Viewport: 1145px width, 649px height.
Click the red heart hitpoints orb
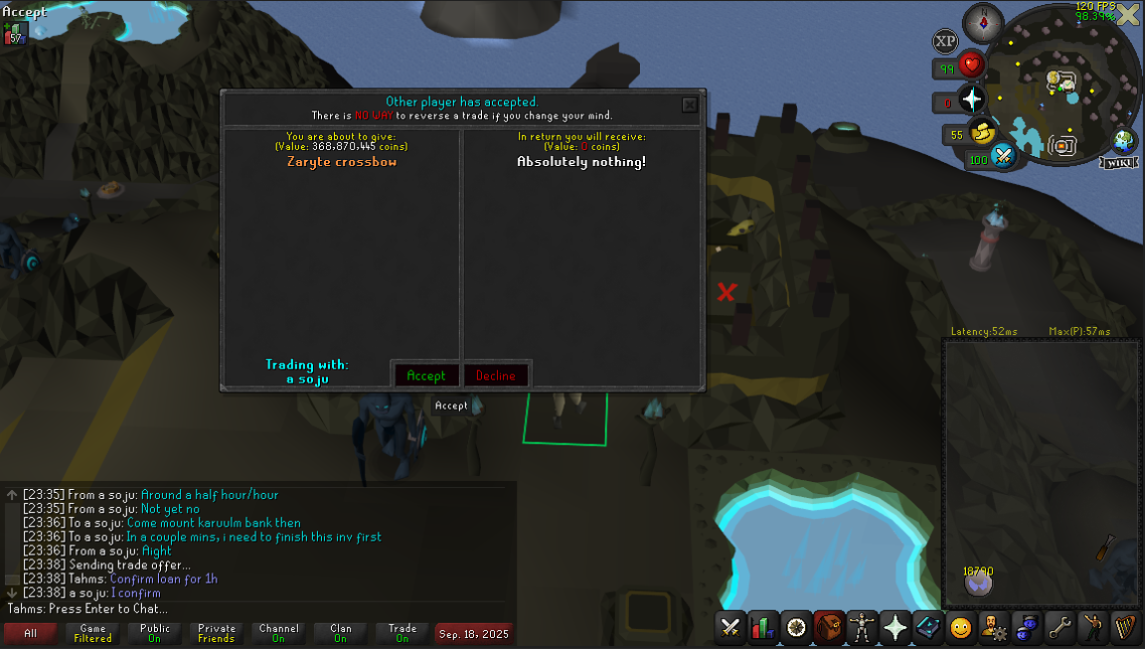click(970, 66)
